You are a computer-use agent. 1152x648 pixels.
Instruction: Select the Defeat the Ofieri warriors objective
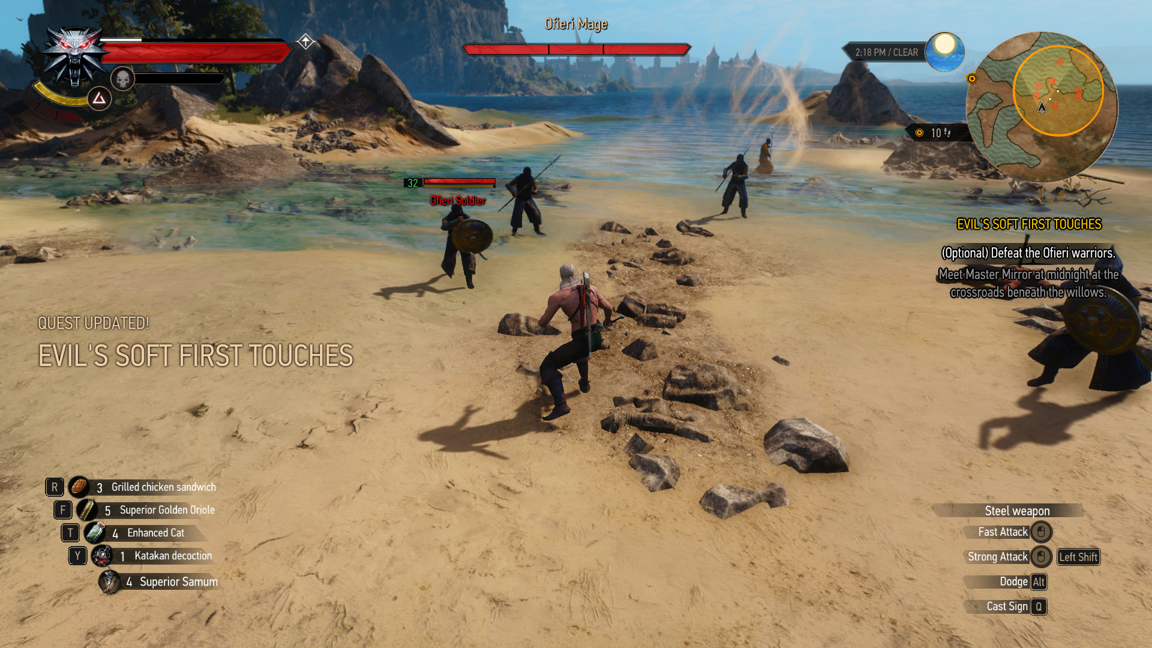click(1028, 253)
